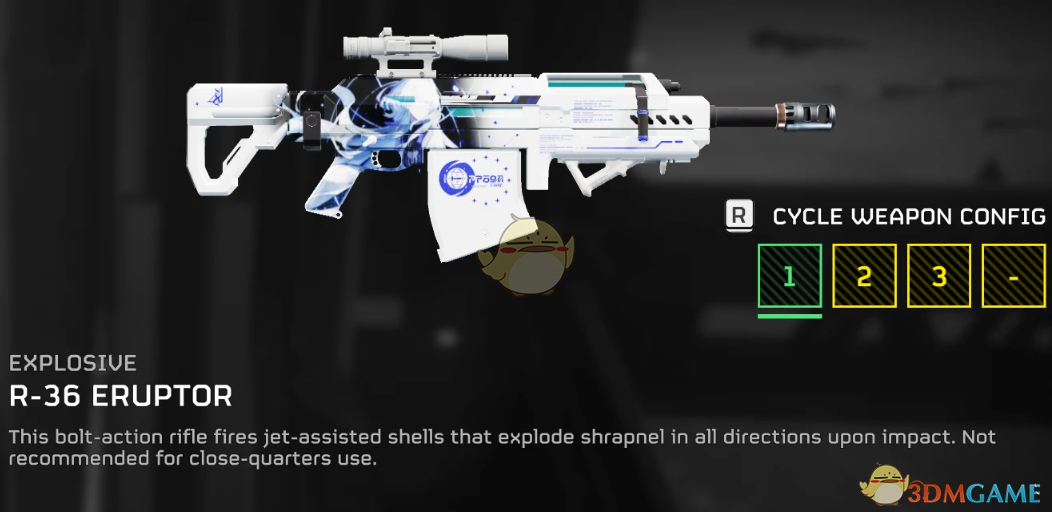Switch to weapon config slot 2
Screen dimensions: 1052x512
pos(864,276)
